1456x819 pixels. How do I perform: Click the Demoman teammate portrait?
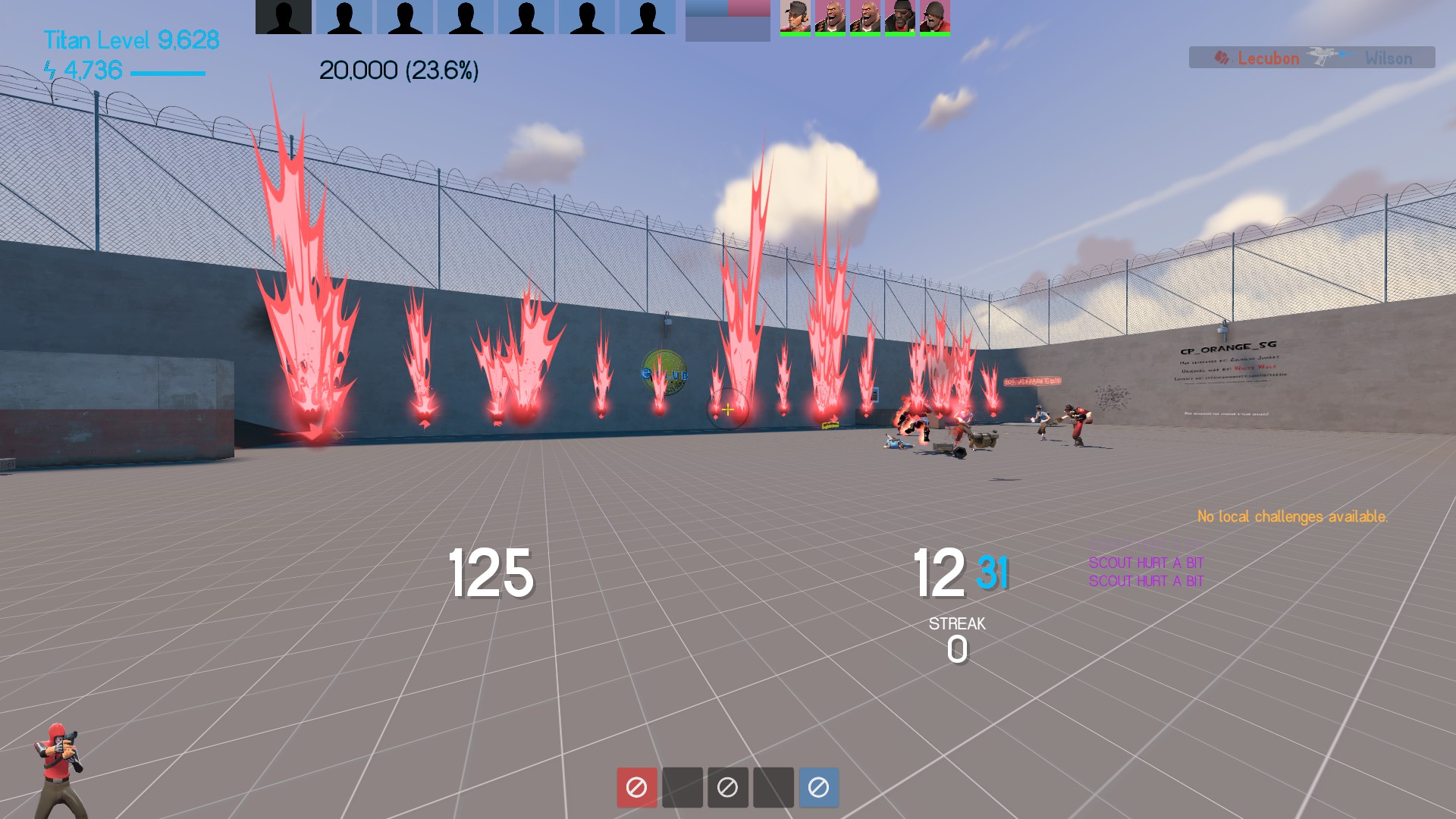[x=899, y=17]
